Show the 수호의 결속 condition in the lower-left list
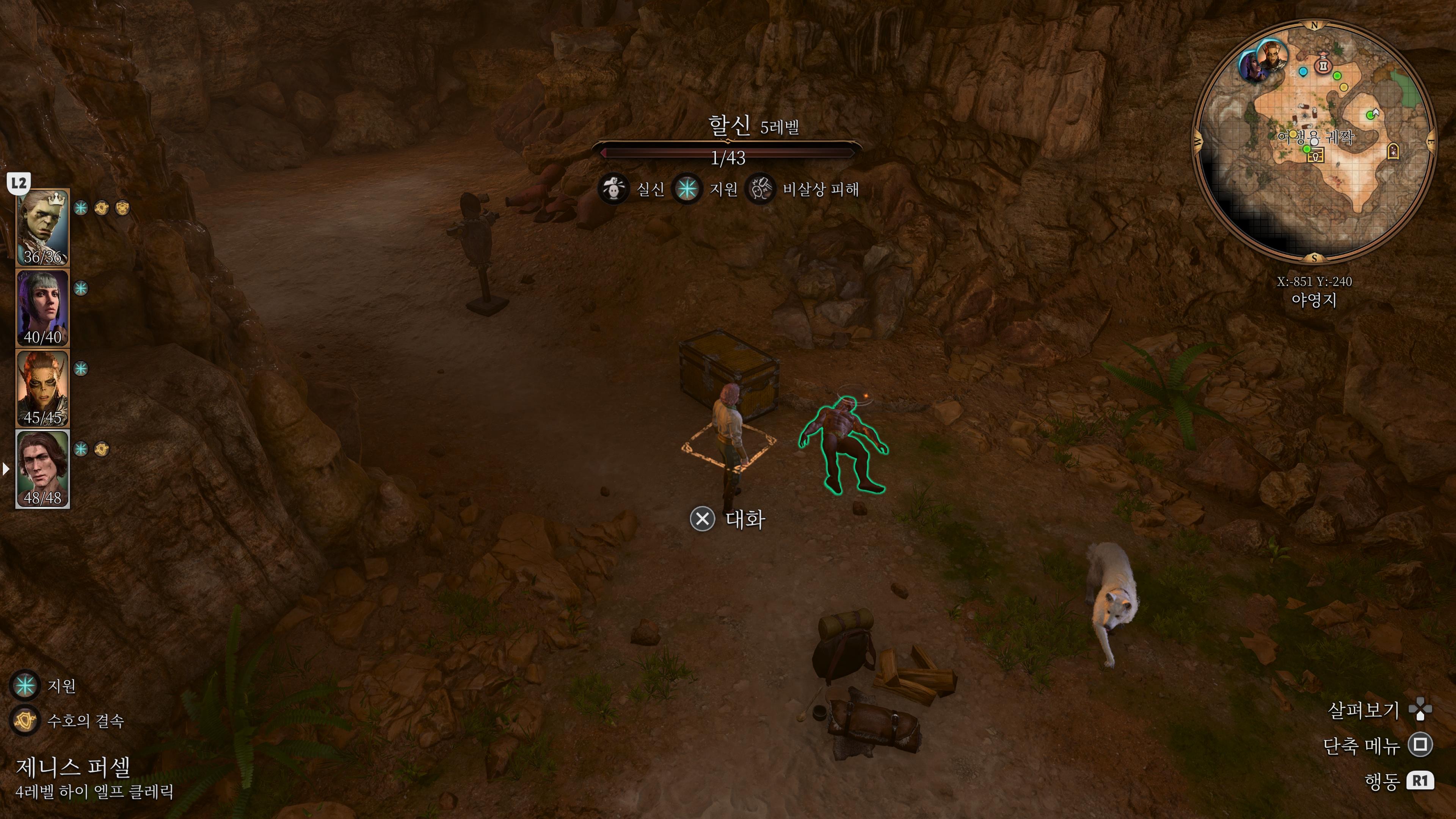 (25, 720)
